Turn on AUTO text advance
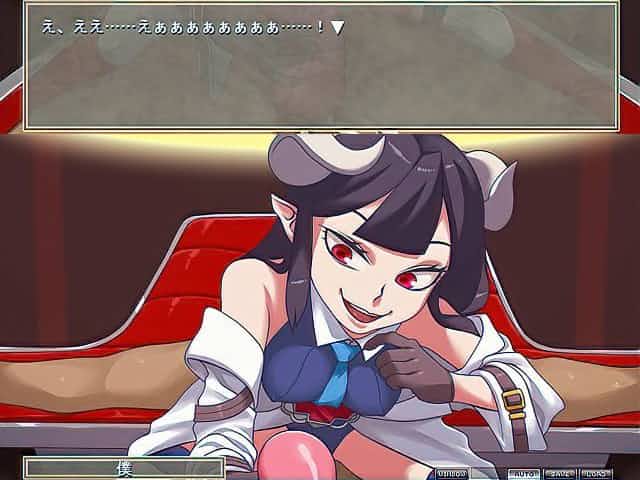Image resolution: width=640 pixels, height=480 pixels. pyautogui.click(x=523, y=473)
